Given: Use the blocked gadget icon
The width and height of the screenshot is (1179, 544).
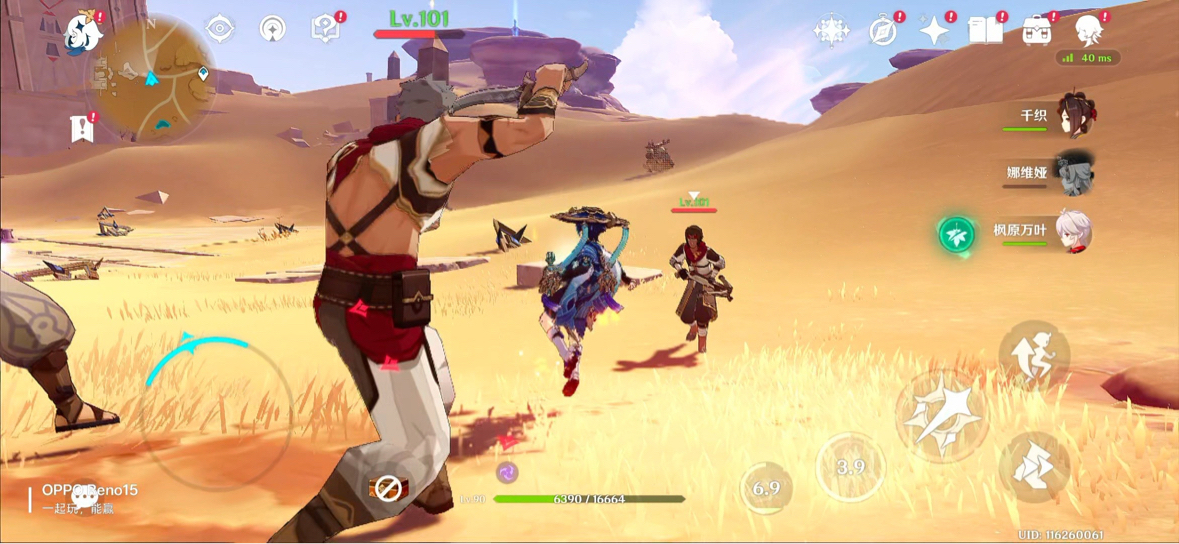Looking at the screenshot, I should [x=387, y=488].
